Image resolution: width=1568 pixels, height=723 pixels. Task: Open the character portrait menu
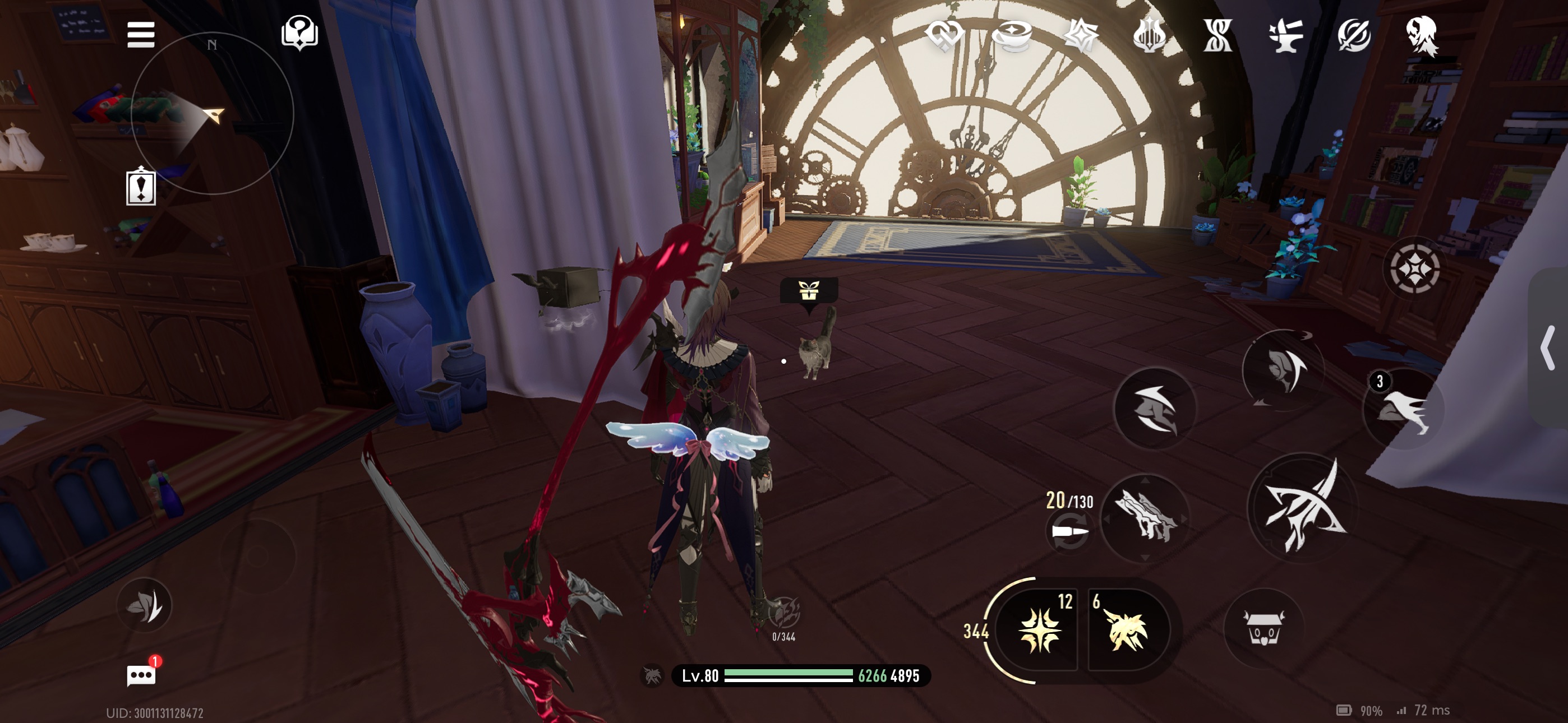(x=1422, y=35)
